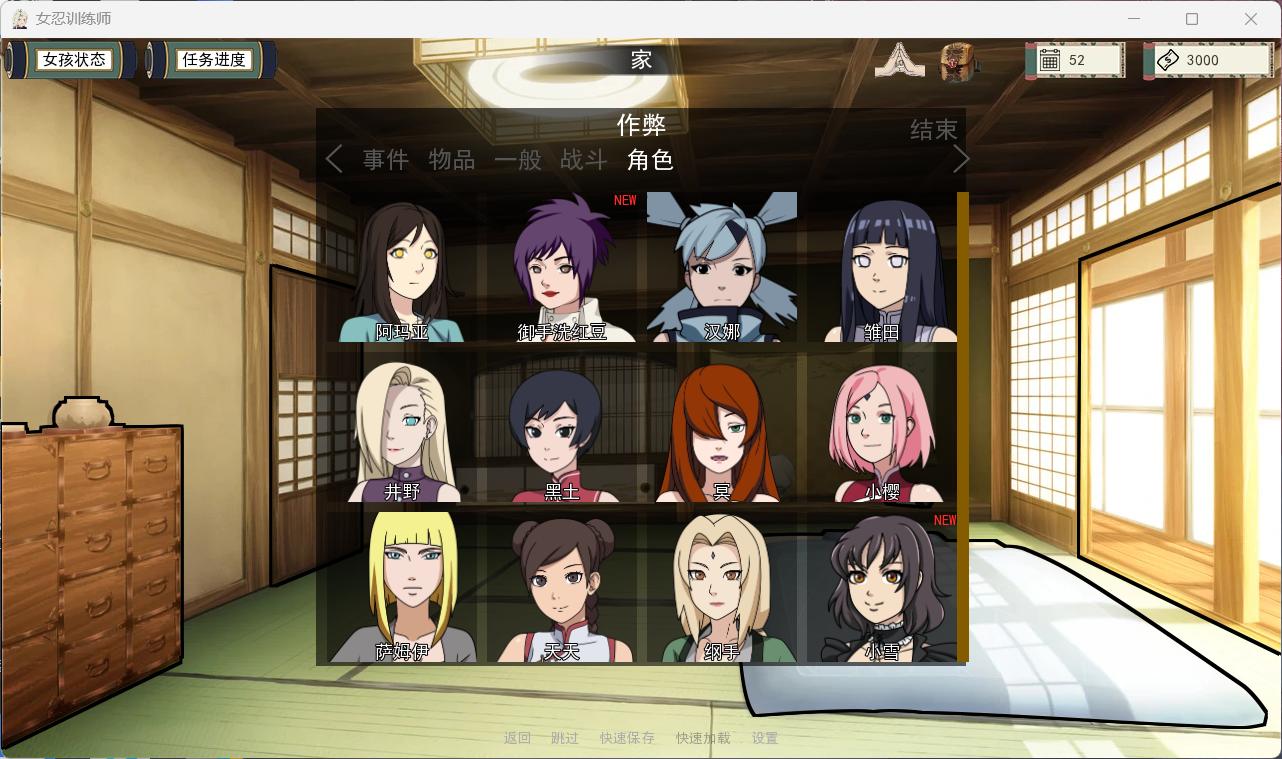Open the 女孩状态 panel
Image resolution: width=1282 pixels, height=759 pixels.
pyautogui.click(x=73, y=59)
